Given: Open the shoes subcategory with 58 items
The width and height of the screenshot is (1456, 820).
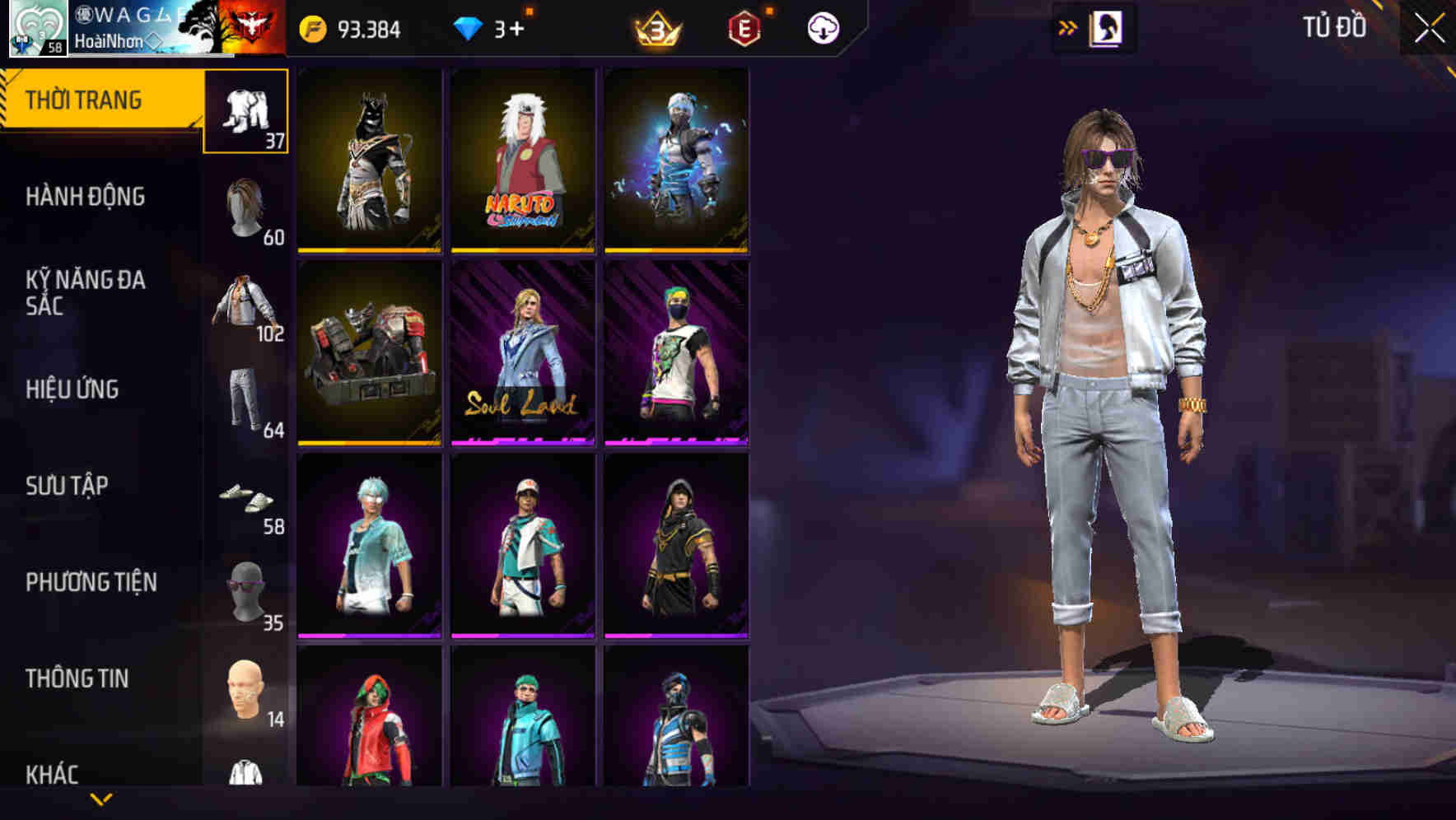Looking at the screenshot, I should click(246, 501).
